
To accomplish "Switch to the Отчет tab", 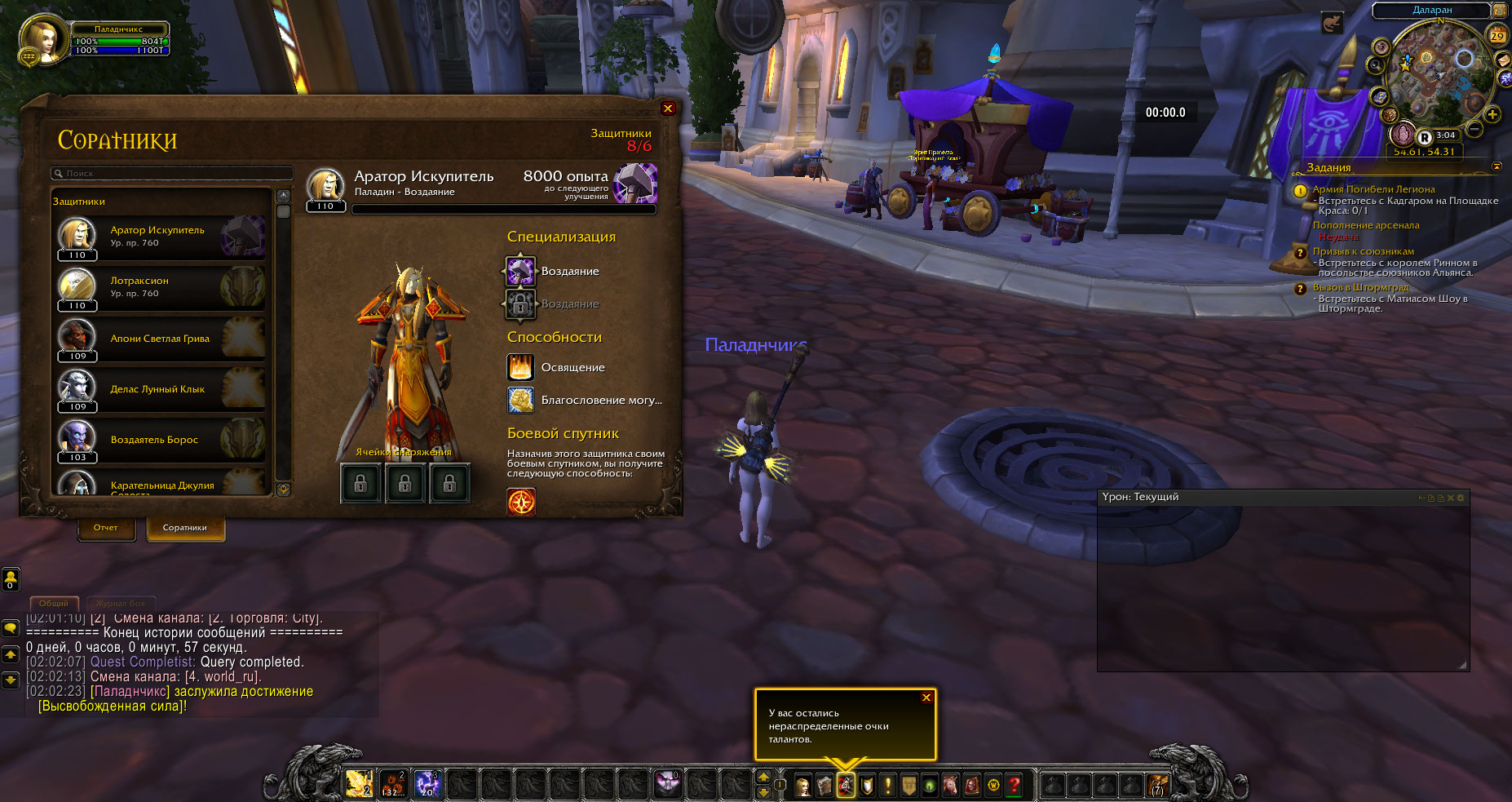I will click(x=106, y=528).
